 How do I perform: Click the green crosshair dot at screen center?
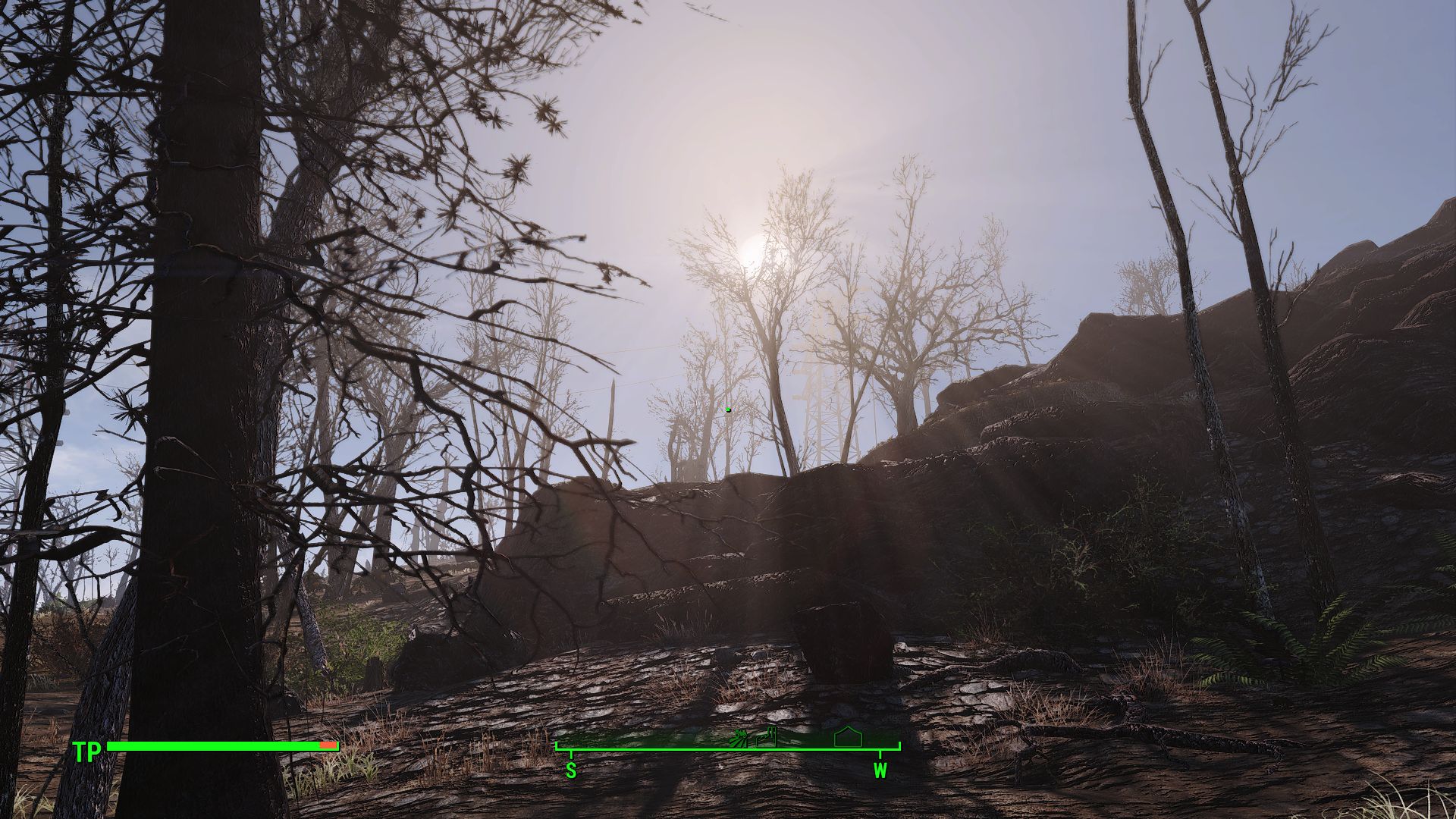pyautogui.click(x=728, y=409)
